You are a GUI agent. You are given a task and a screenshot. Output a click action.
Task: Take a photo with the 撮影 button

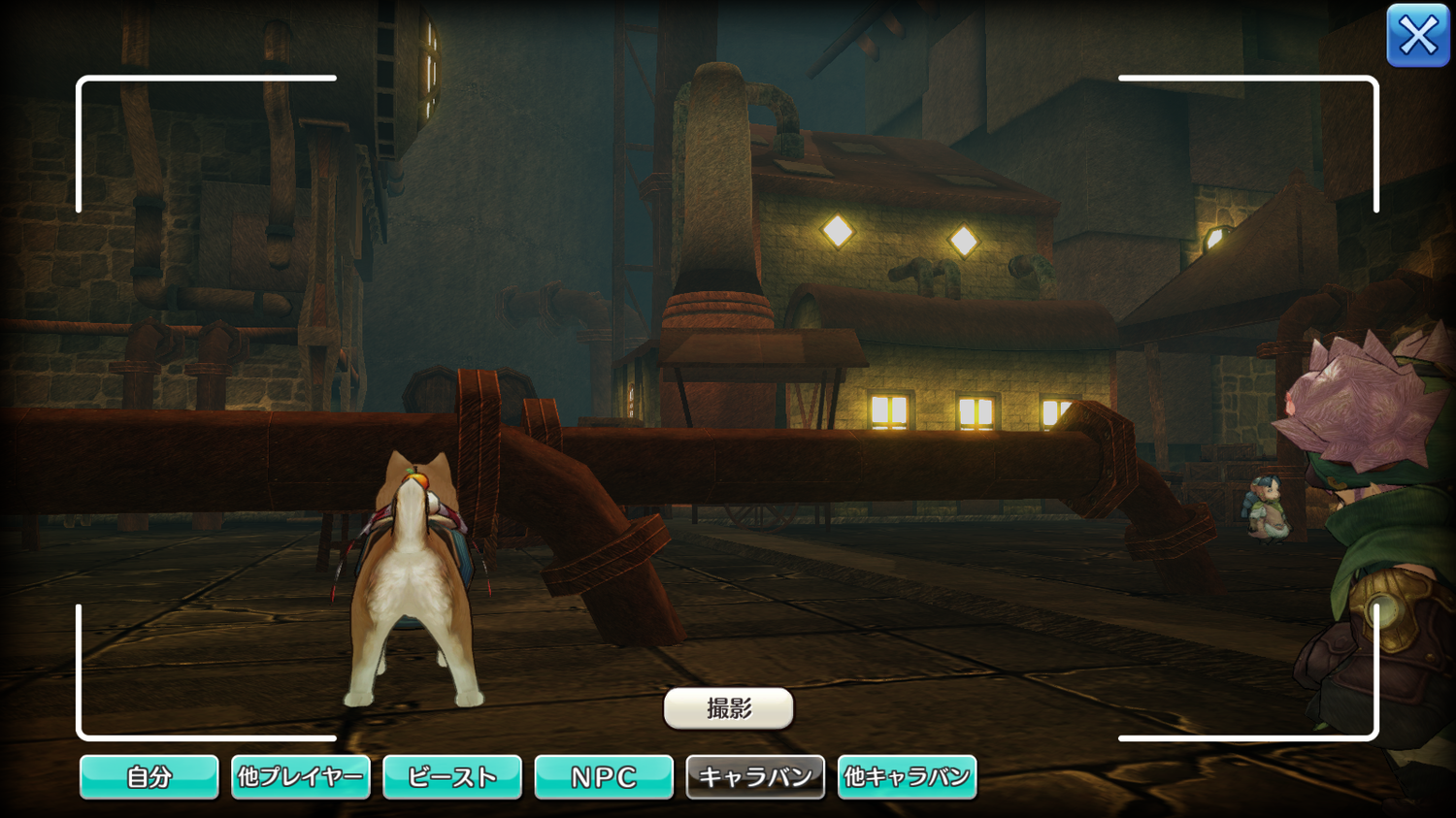728,708
